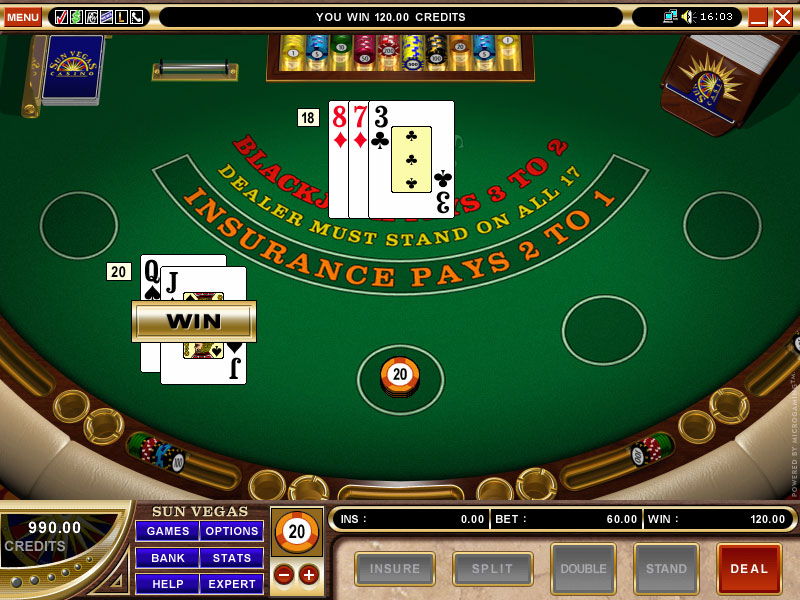Switch to Expert mode
800x600 pixels.
click(x=232, y=583)
